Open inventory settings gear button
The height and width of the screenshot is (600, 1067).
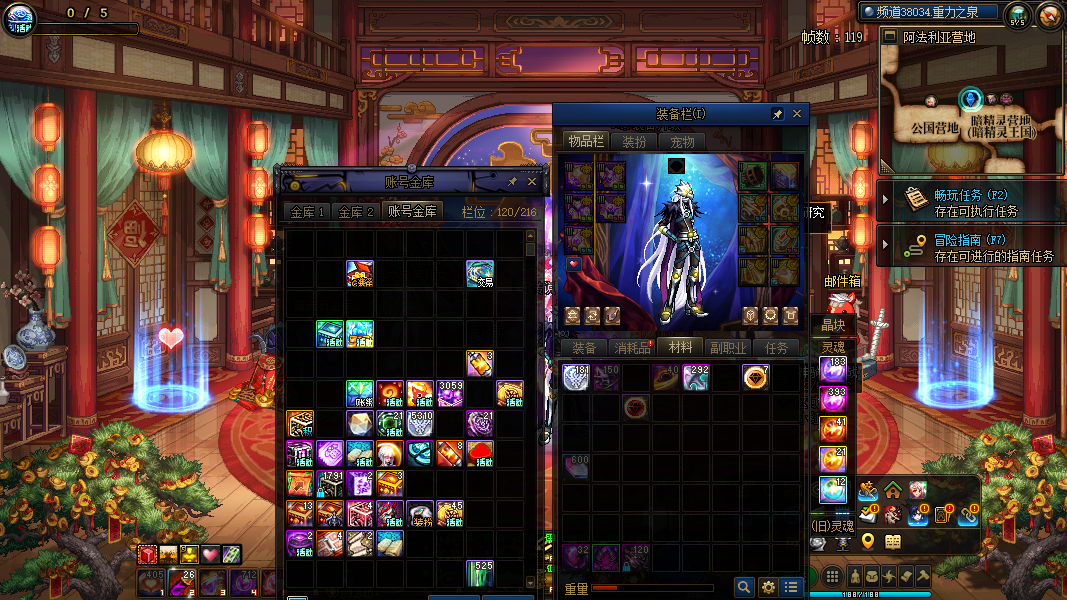click(768, 587)
